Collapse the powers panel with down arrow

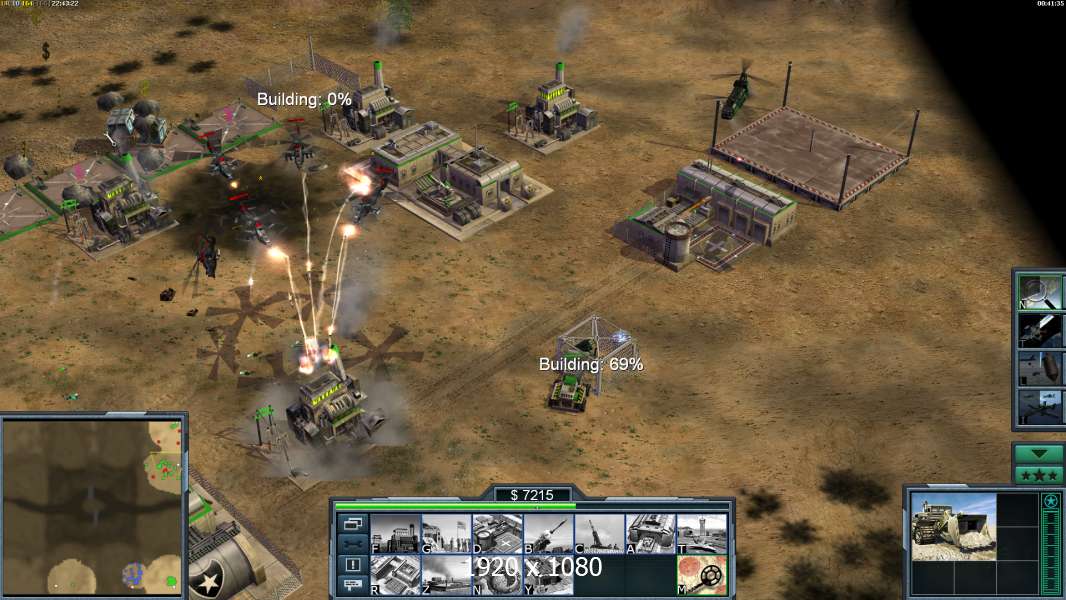pyautogui.click(x=1038, y=454)
